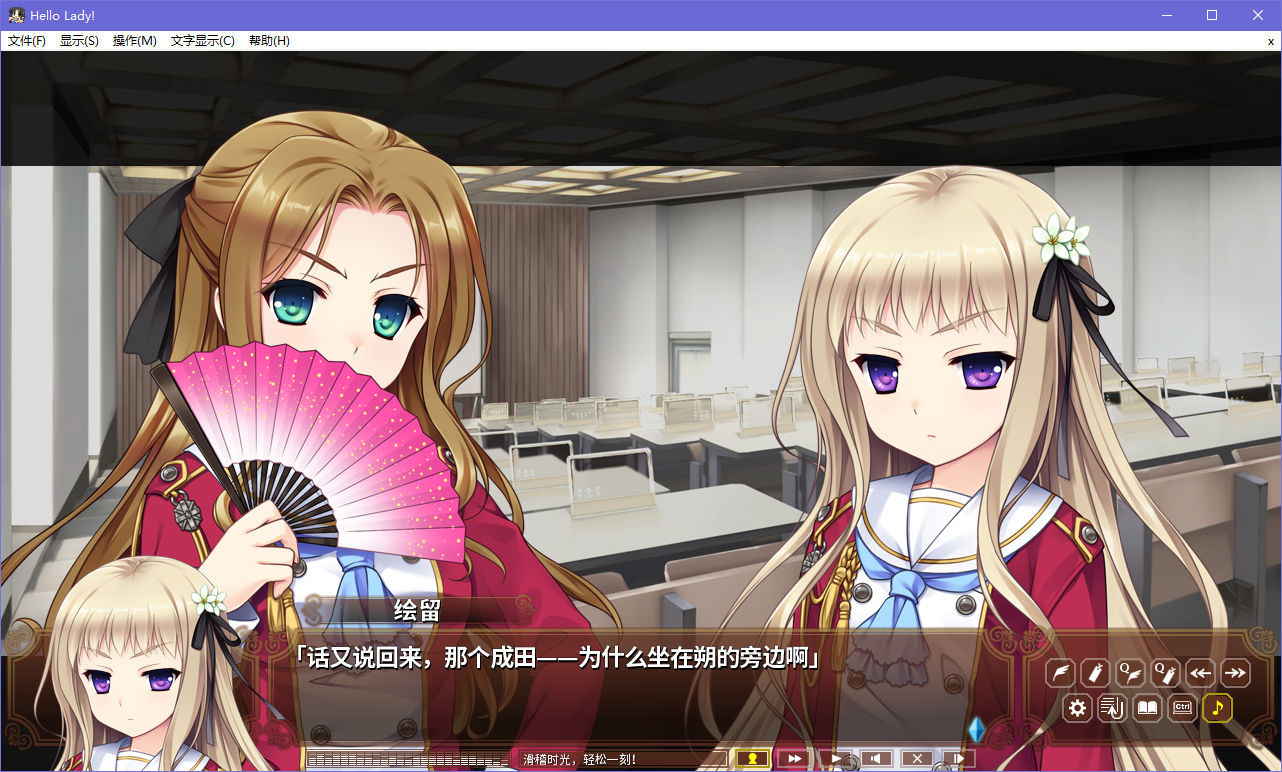Open the 文件(F) file menu
The height and width of the screenshot is (772, 1282).
(x=27, y=41)
